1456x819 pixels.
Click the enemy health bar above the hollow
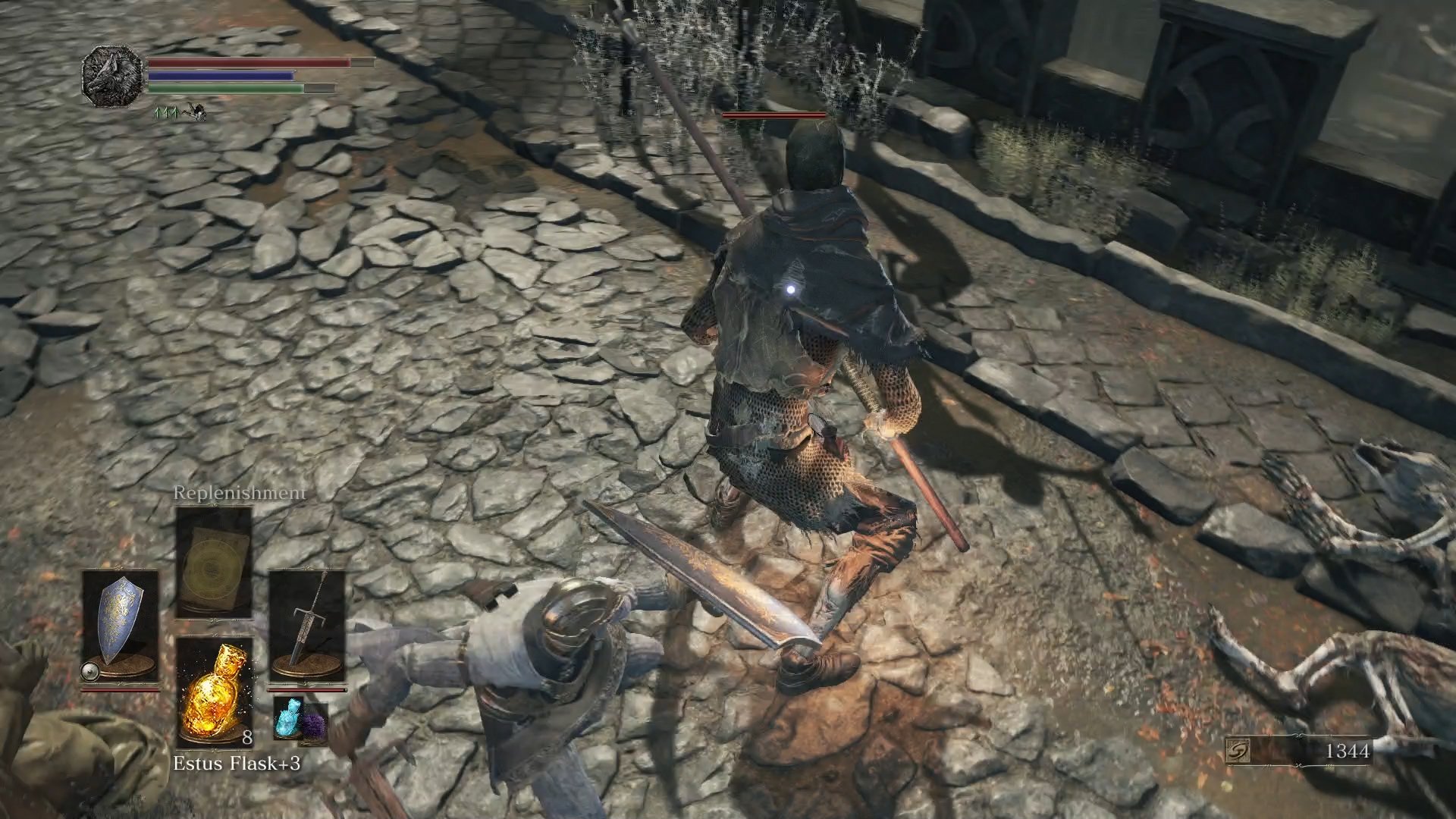[773, 114]
